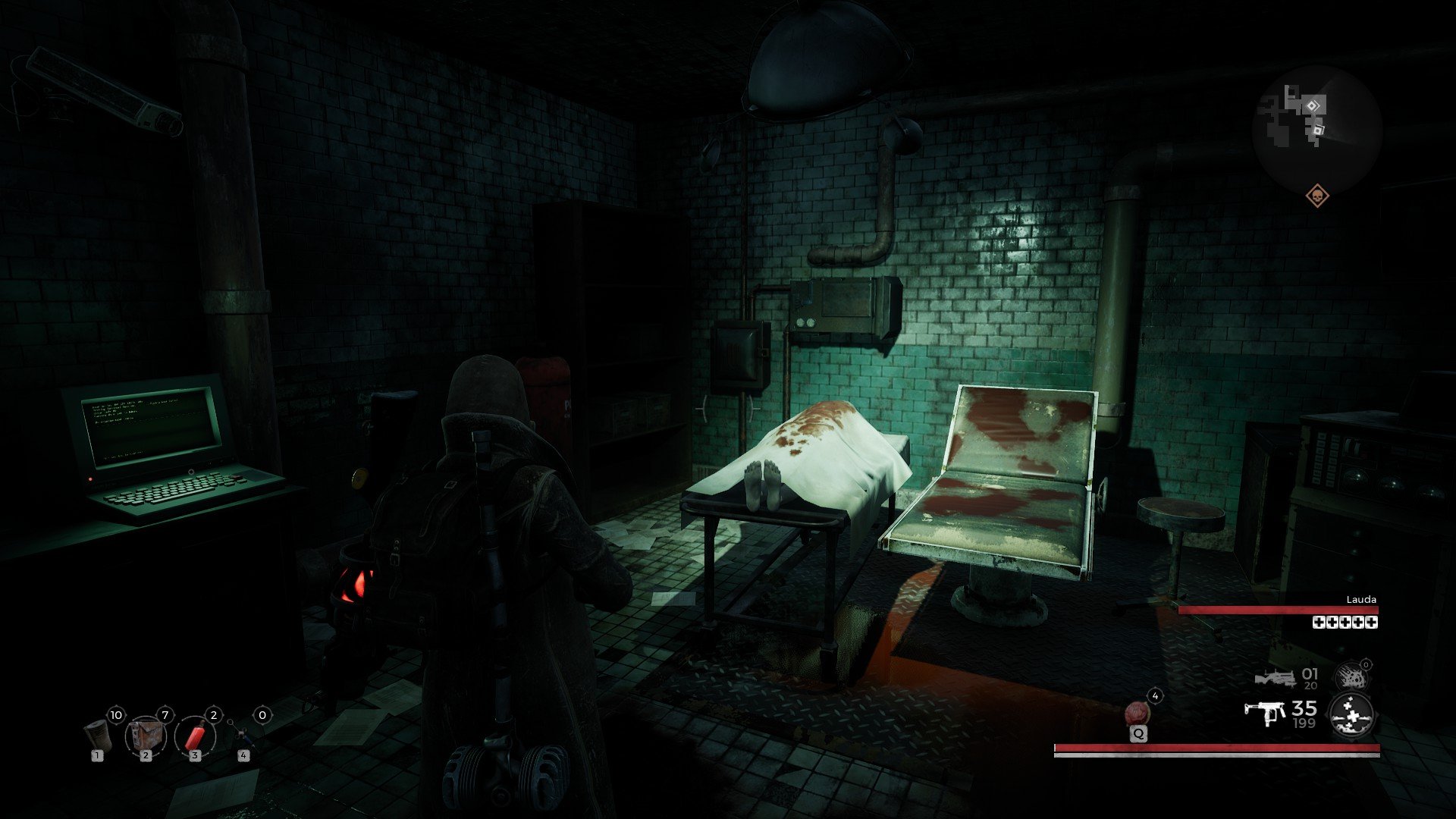Toggle the skull danger marker on the minimap
Viewport: 1456px width, 819px height.
point(1318,196)
